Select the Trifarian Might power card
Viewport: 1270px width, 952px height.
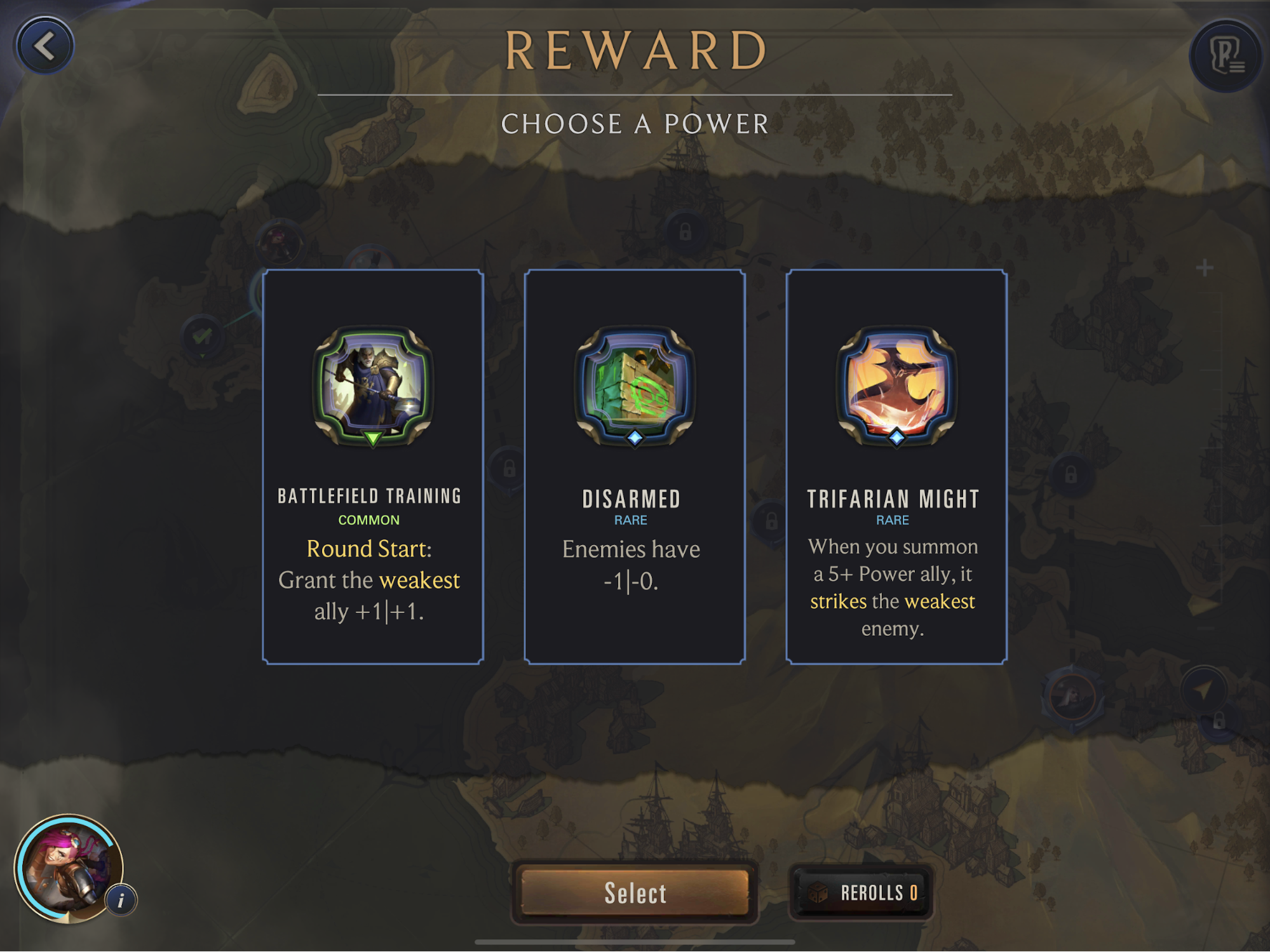pyautogui.click(x=896, y=467)
